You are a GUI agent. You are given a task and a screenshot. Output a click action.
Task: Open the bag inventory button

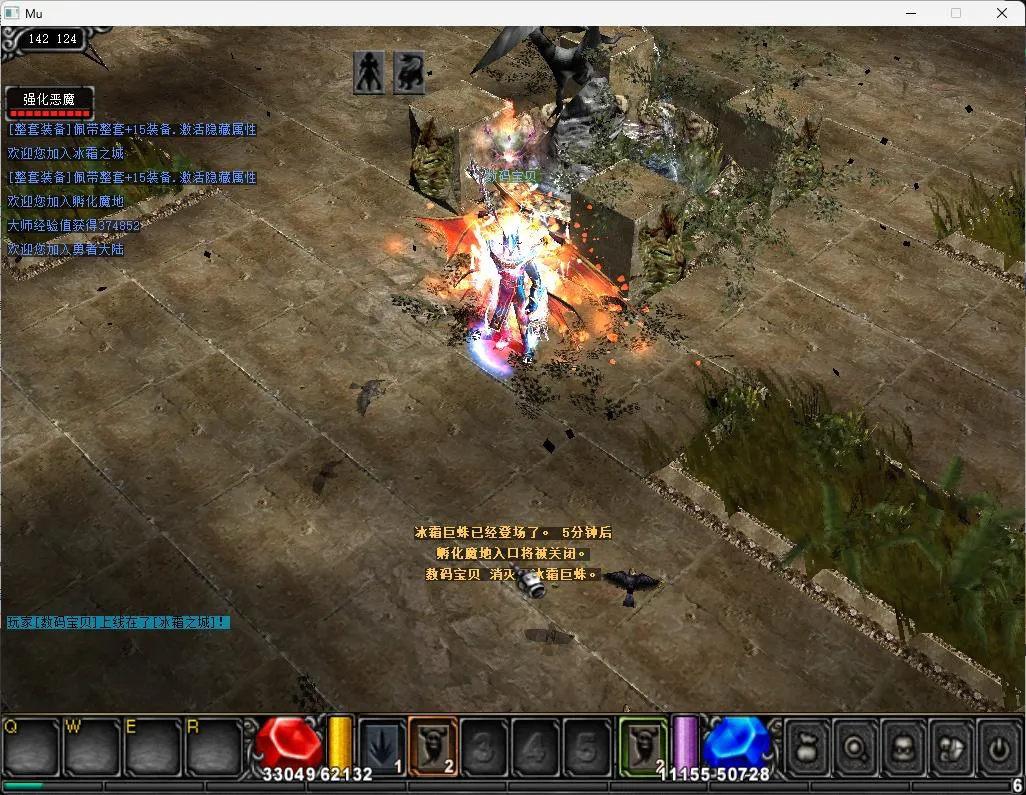click(806, 746)
